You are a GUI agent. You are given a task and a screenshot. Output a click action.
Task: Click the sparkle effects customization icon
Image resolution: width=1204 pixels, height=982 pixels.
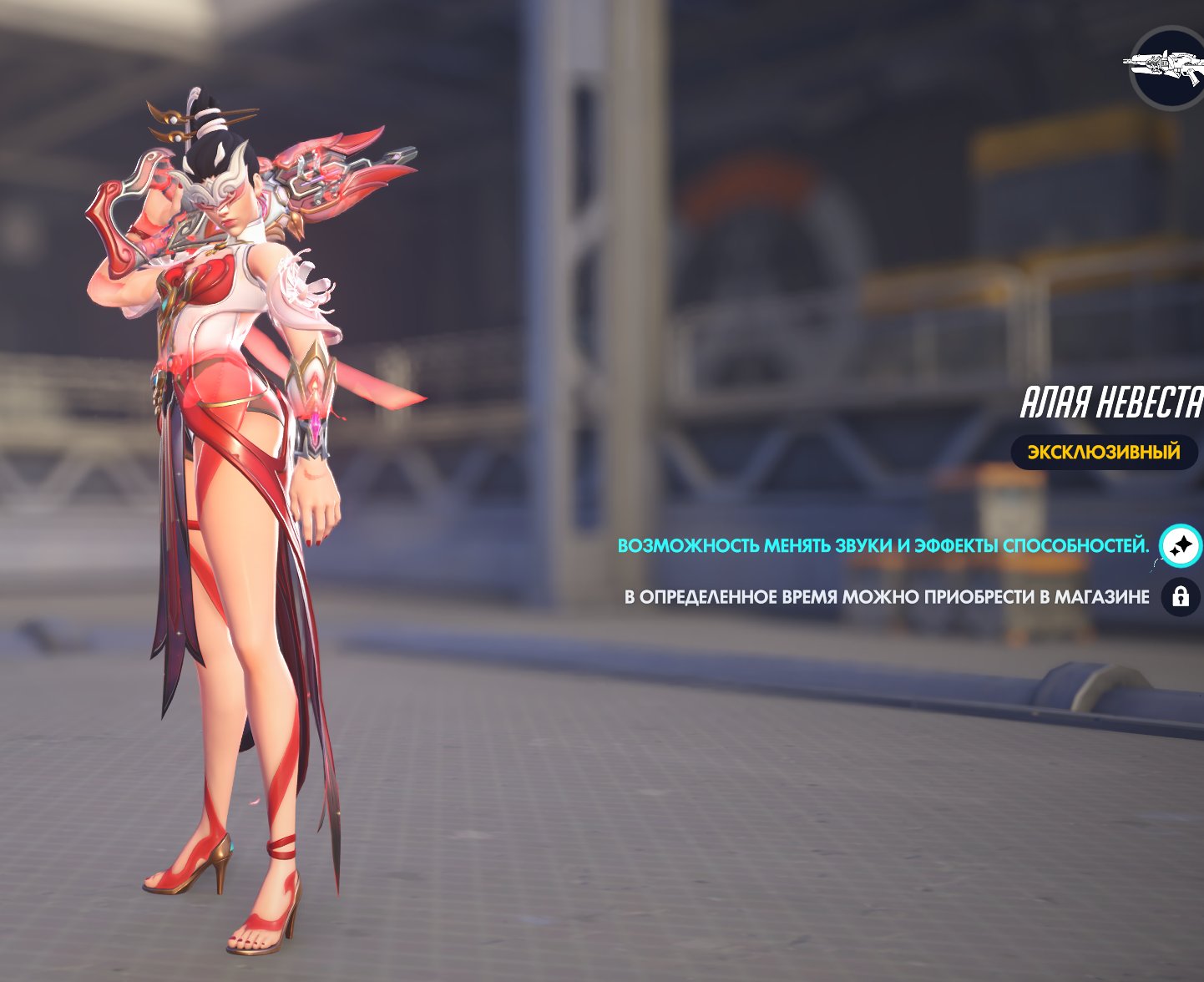point(1181,546)
